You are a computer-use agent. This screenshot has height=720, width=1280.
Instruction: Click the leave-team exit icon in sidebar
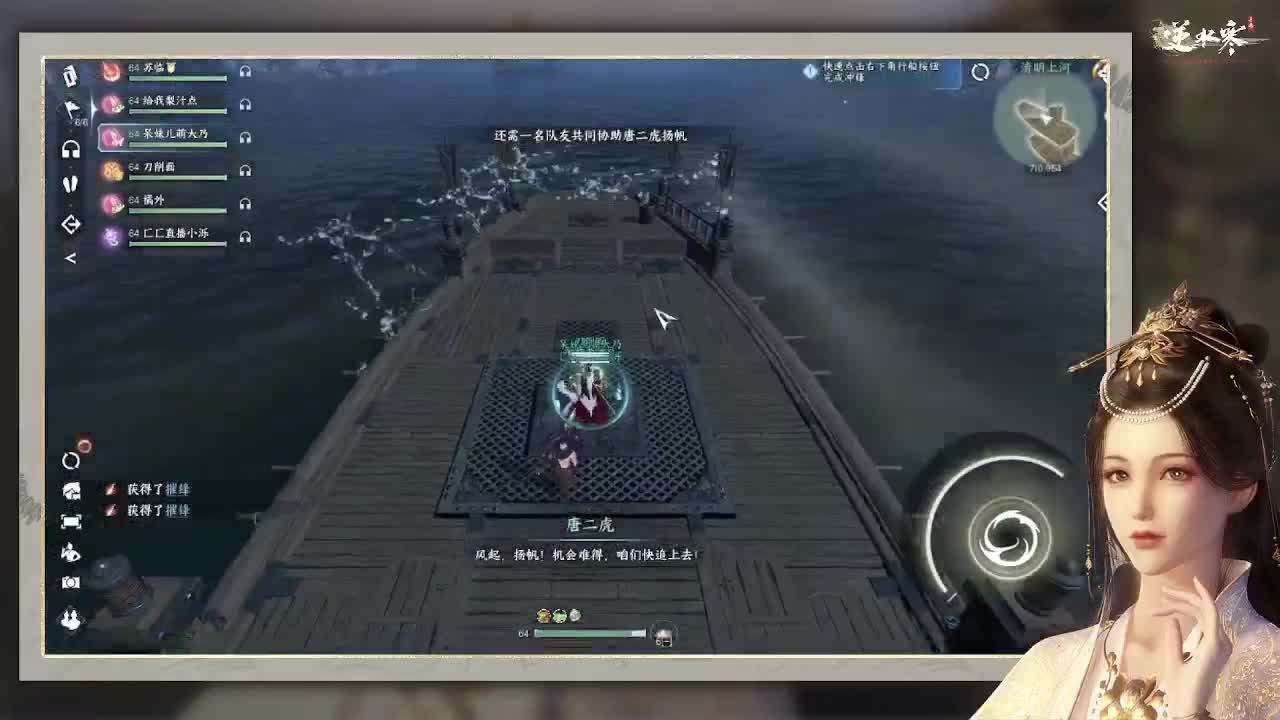click(70, 222)
